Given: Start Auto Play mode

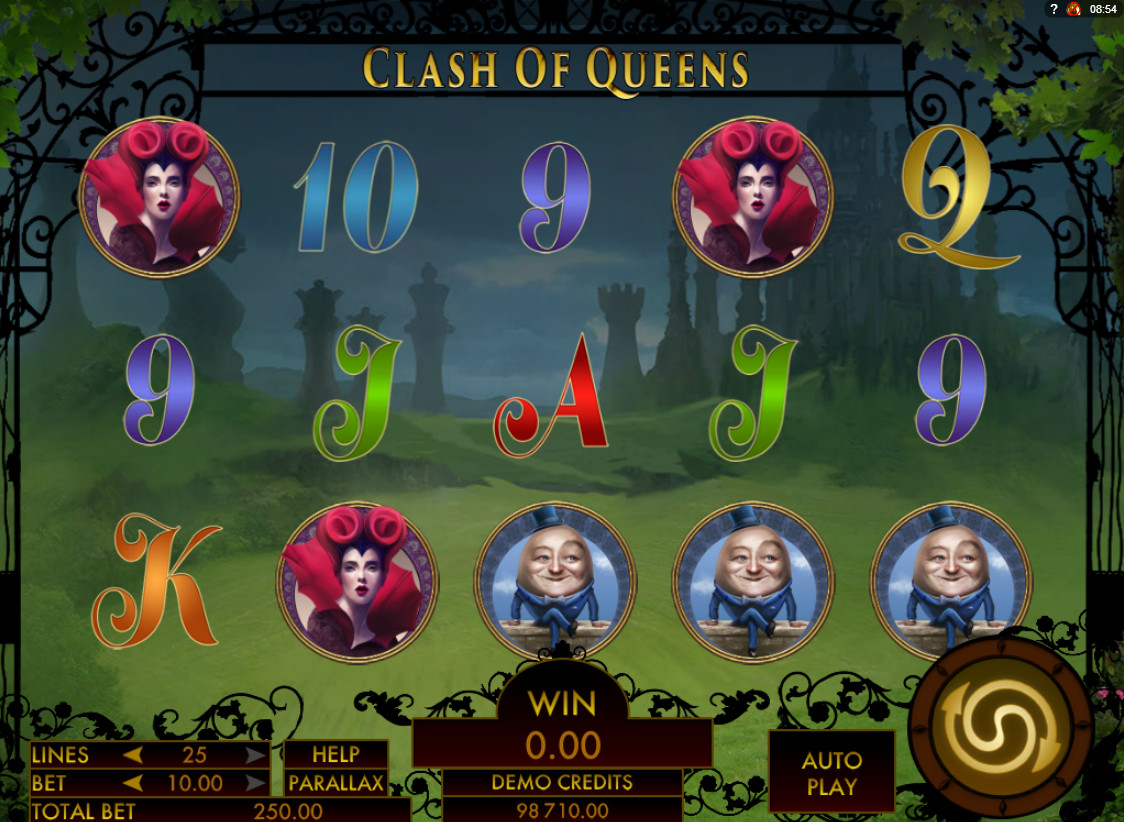Looking at the screenshot, I should point(831,773).
